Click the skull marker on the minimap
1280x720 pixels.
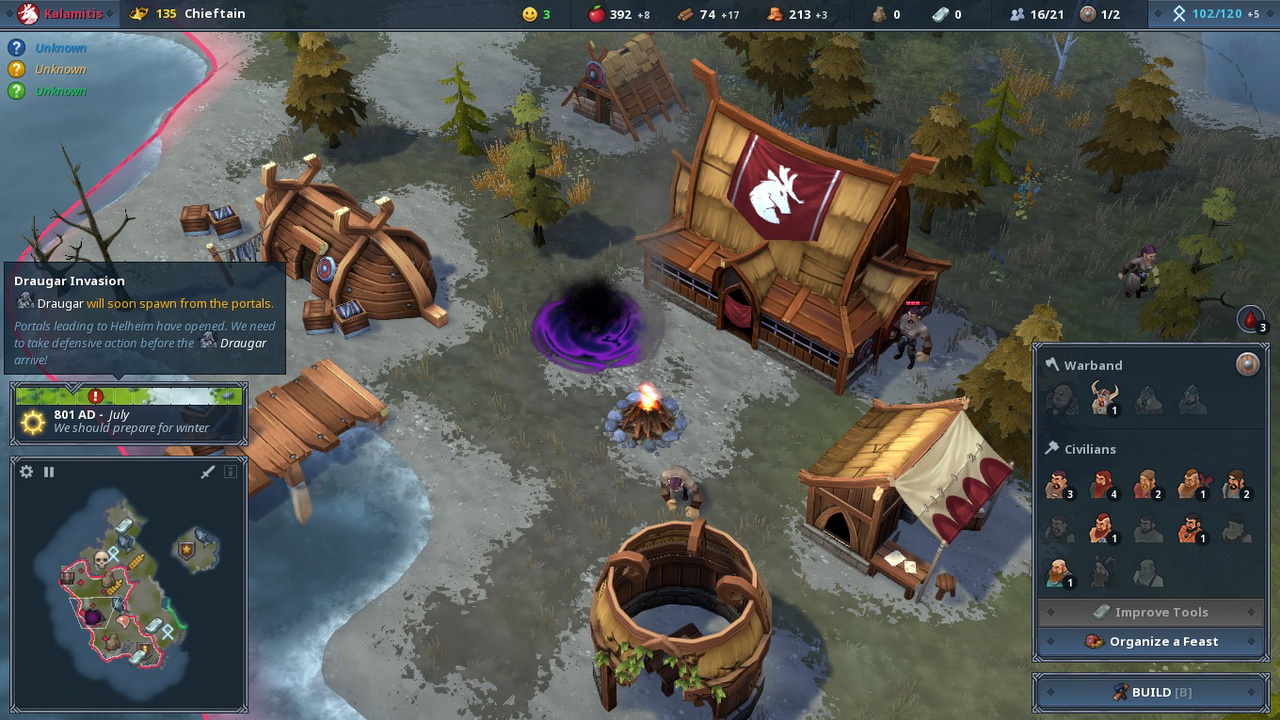pyautogui.click(x=101, y=558)
